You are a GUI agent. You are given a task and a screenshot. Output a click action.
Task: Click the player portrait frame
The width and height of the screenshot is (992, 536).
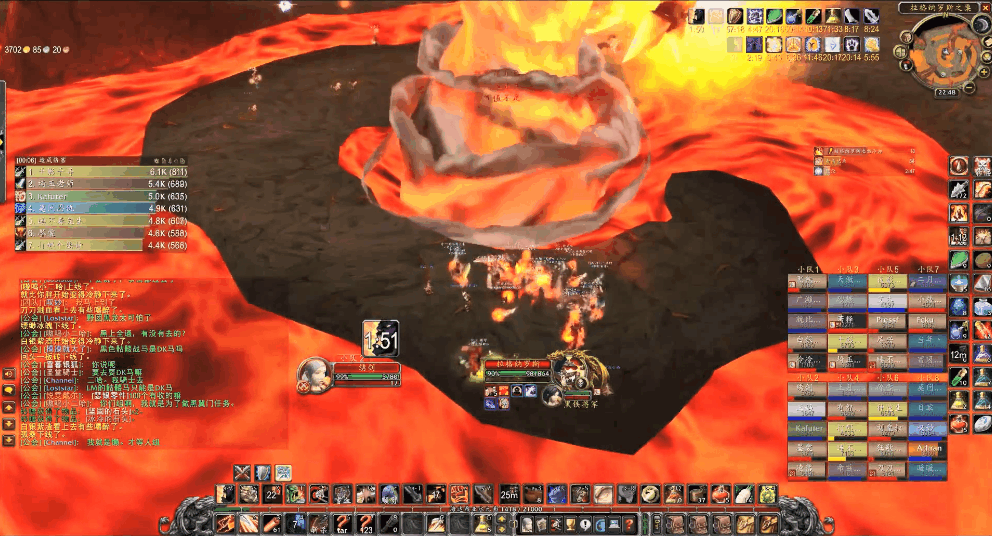pyautogui.click(x=314, y=372)
